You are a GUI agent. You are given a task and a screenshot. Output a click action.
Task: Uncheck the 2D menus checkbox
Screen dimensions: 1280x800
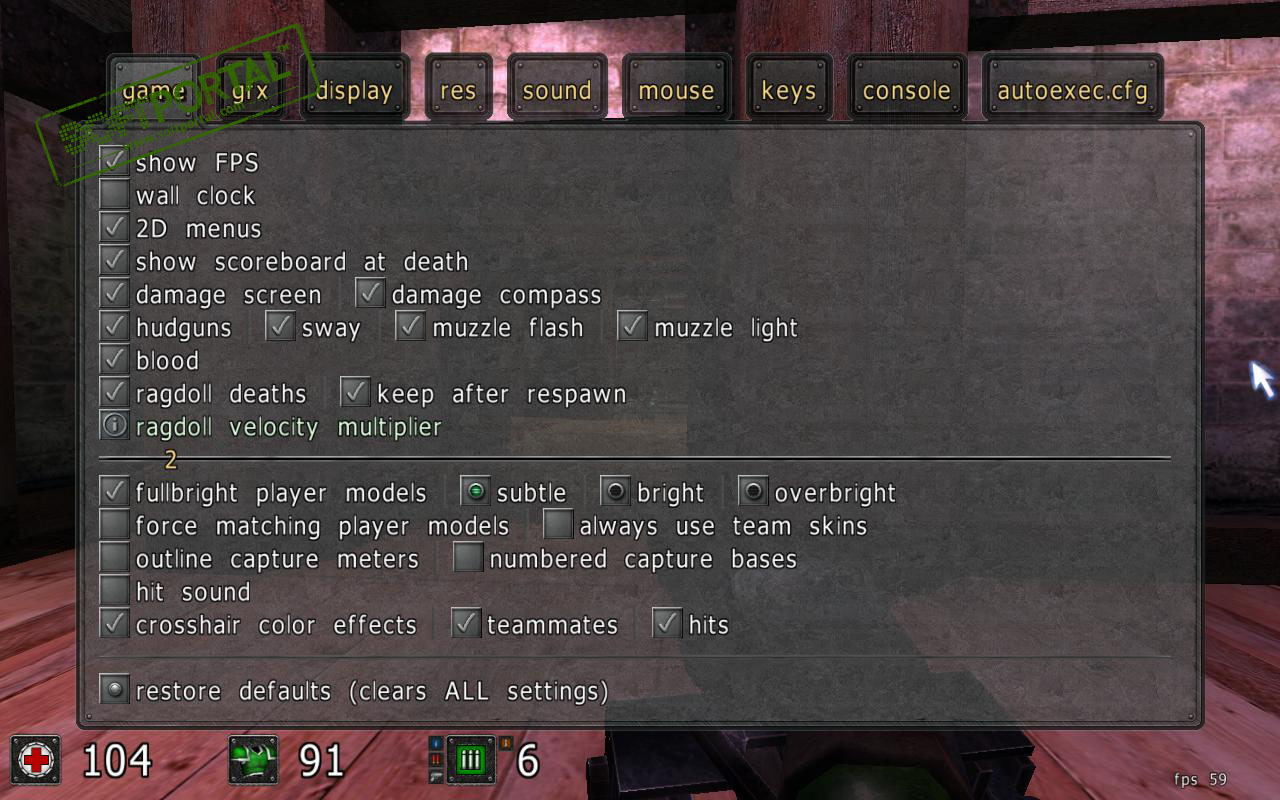[x=115, y=228]
